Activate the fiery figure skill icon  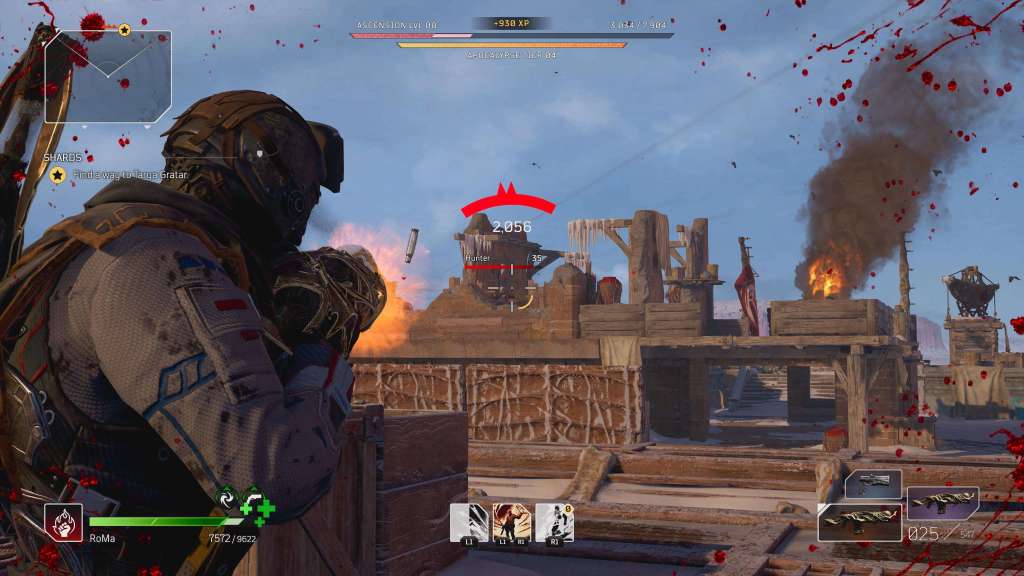(x=511, y=522)
